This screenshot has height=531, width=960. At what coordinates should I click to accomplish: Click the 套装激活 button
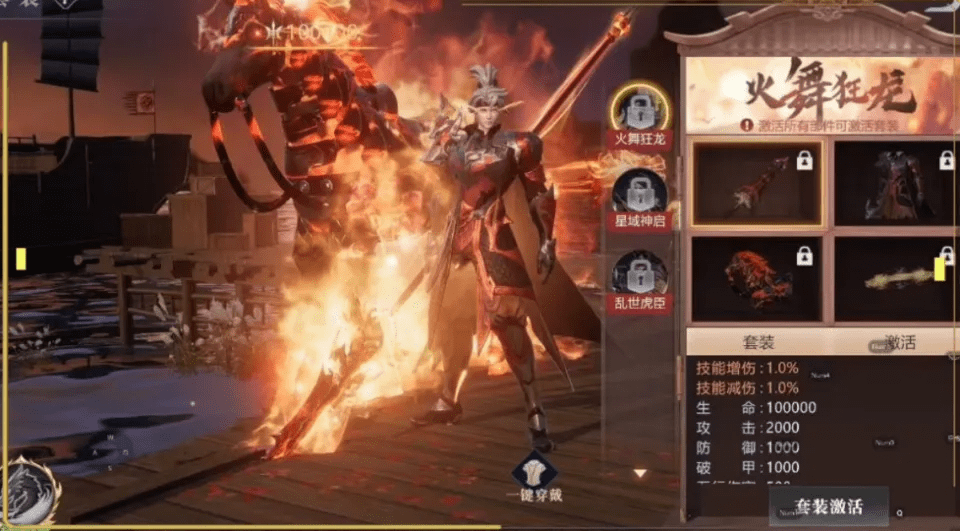tap(827, 505)
